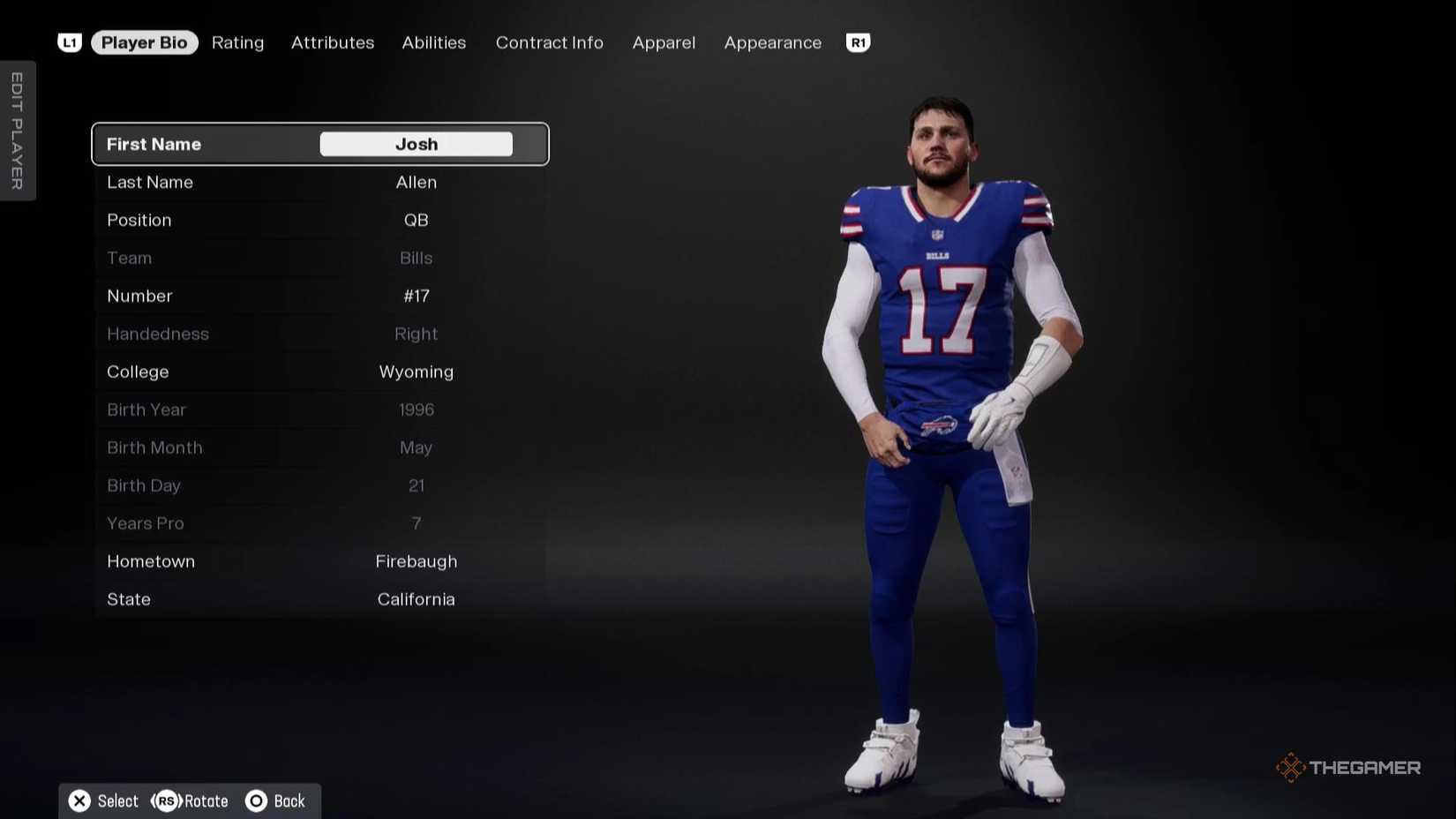
Task: Select the Apparel tab
Action: (x=664, y=42)
